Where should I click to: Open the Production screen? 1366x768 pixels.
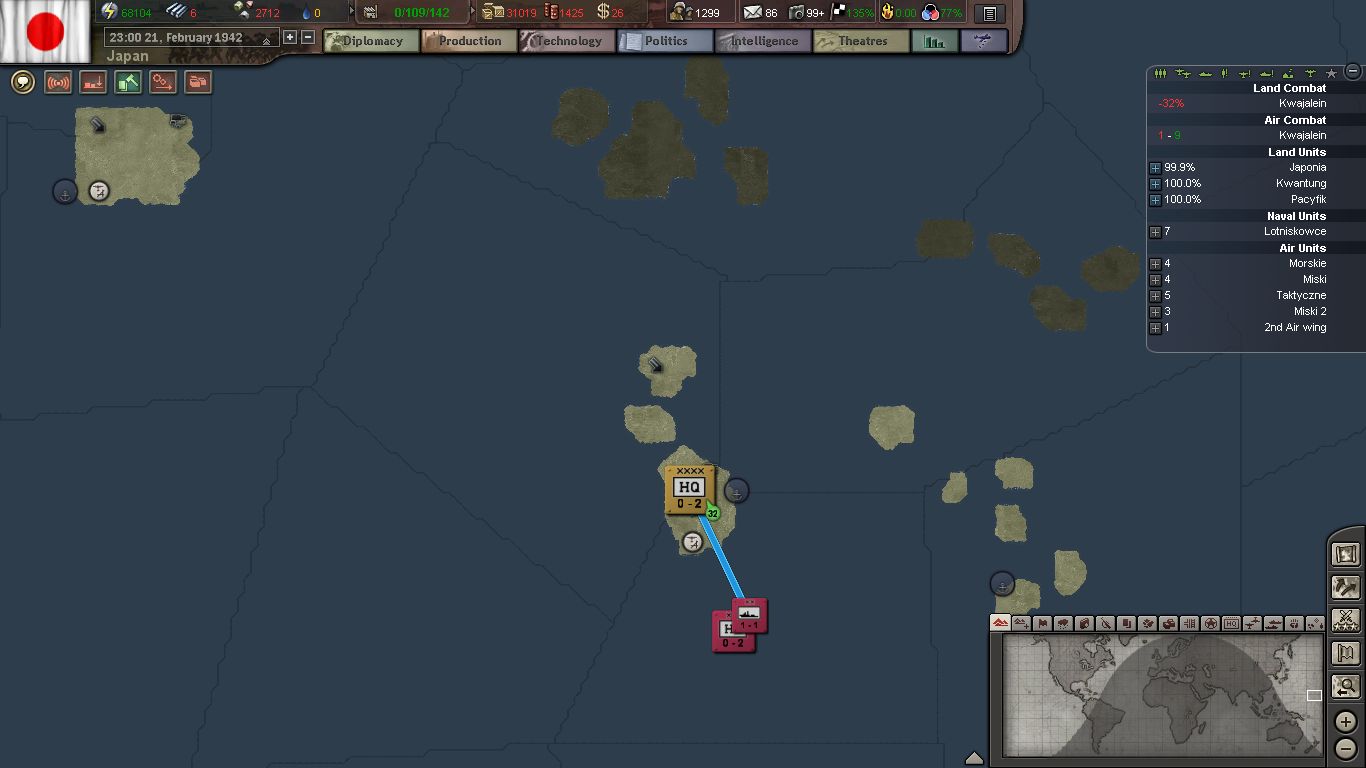[x=469, y=41]
